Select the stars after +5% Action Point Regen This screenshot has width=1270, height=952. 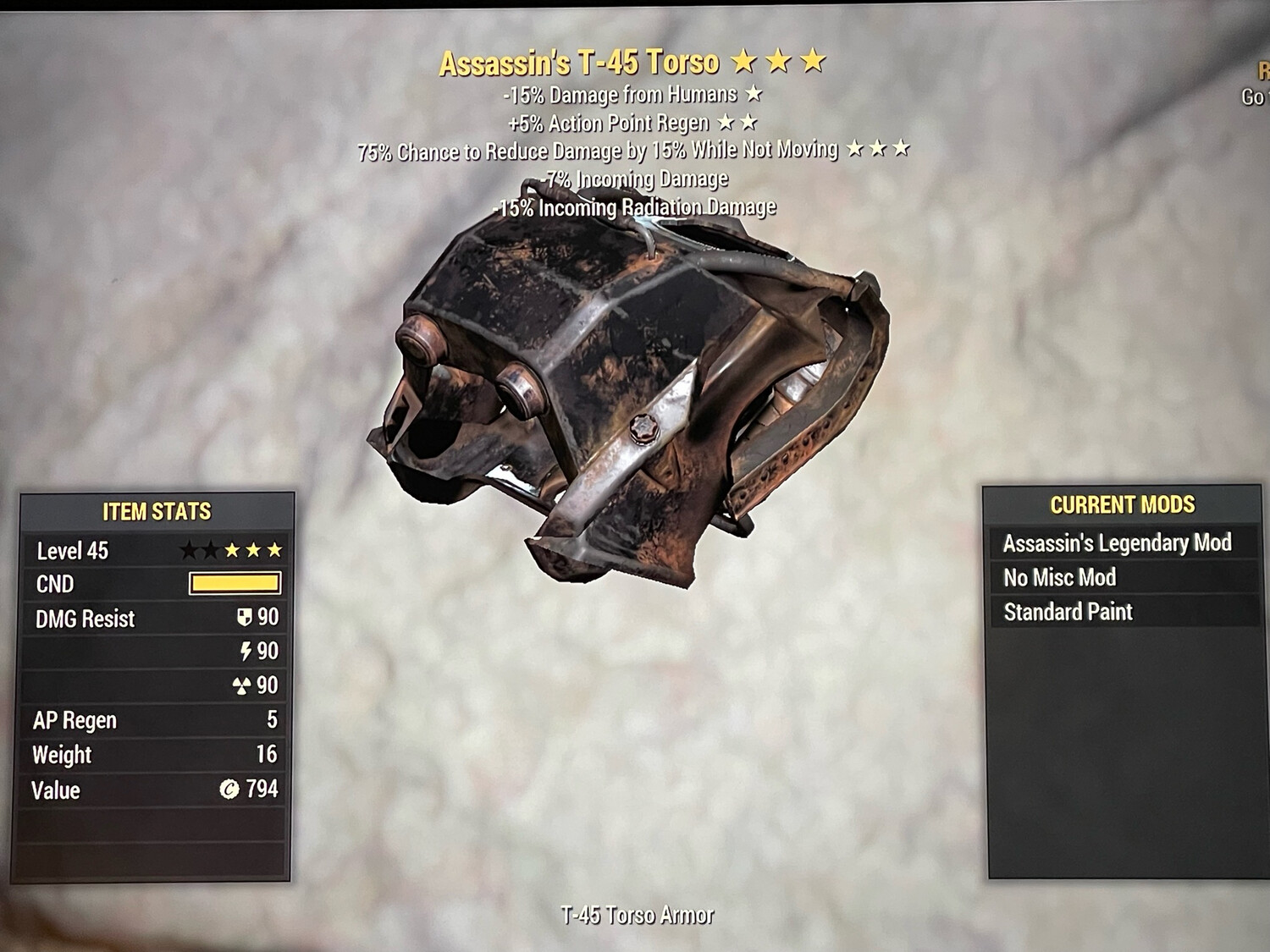735,122
